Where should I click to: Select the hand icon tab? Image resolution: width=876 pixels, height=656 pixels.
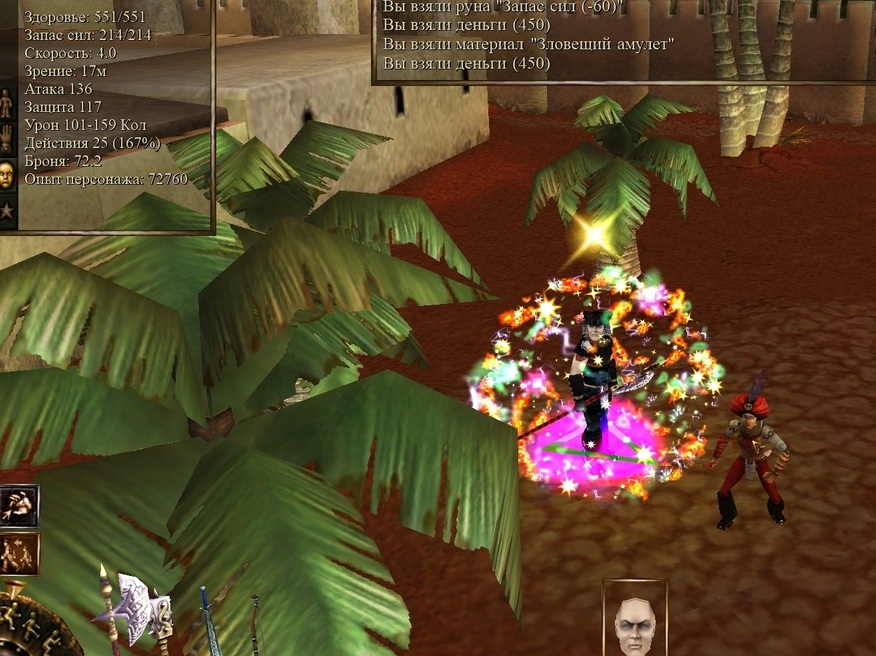pyautogui.click(x=8, y=137)
